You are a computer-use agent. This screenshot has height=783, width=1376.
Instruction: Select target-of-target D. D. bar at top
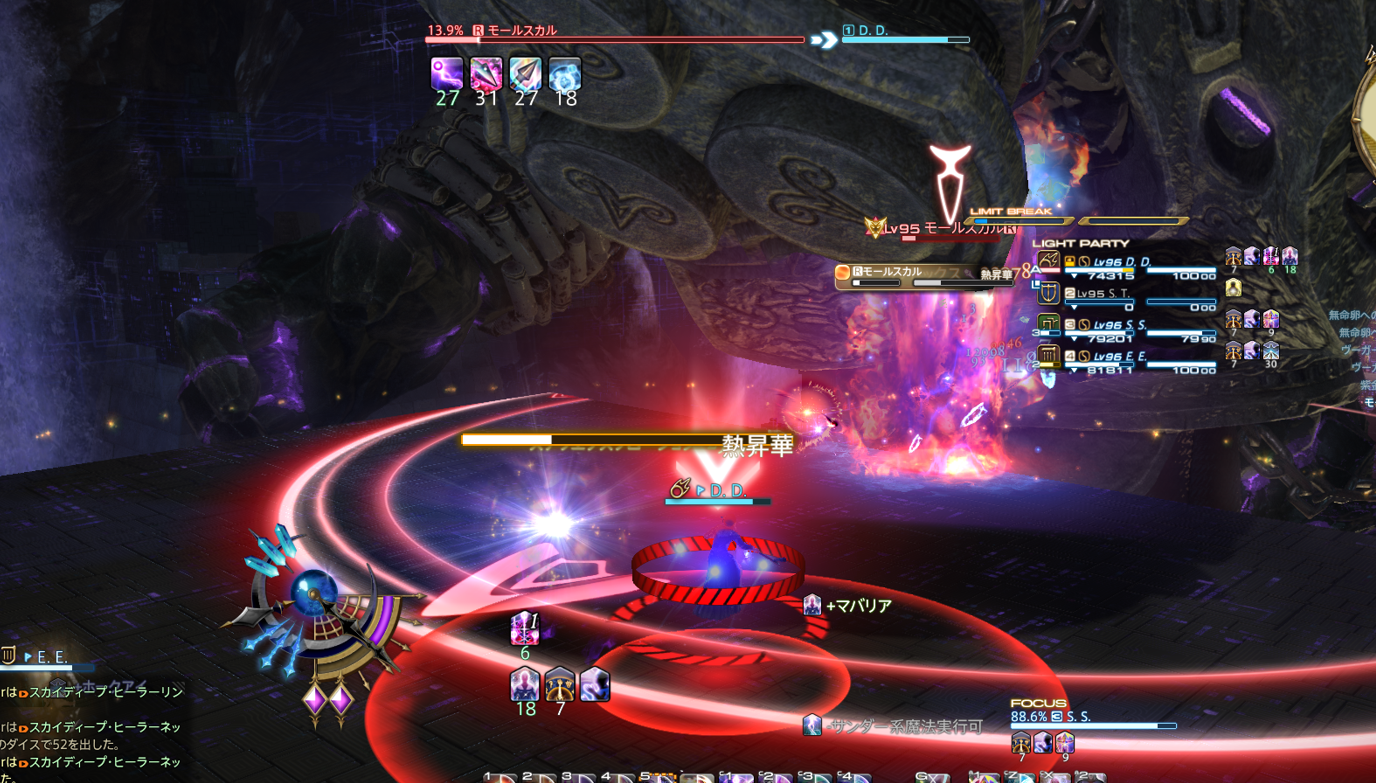[x=906, y=36]
